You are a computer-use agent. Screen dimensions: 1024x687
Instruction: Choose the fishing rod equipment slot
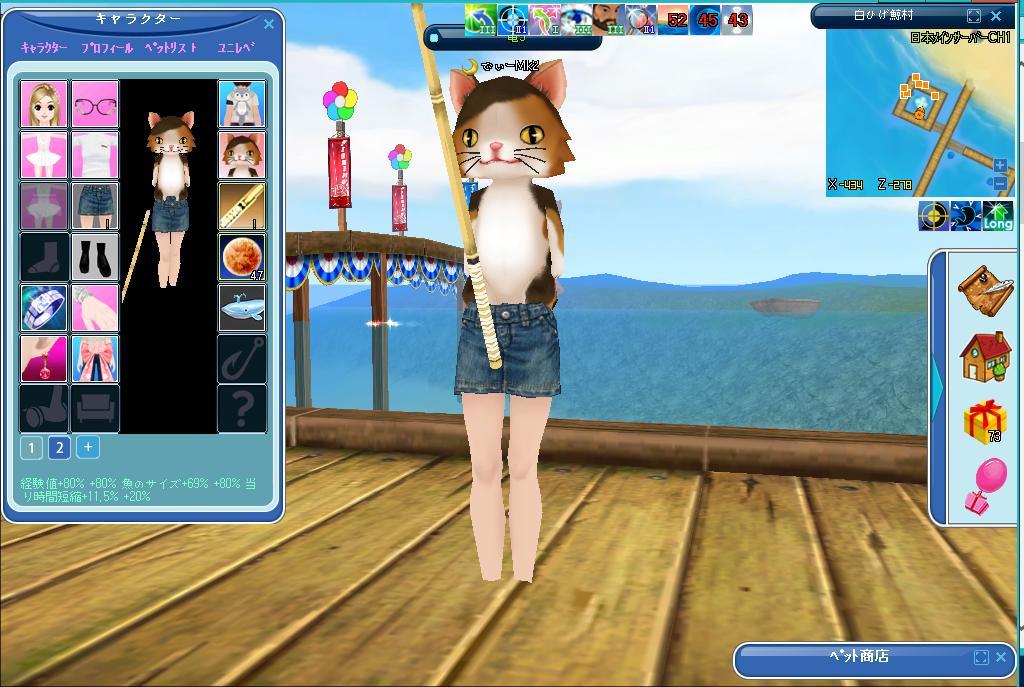coord(242,206)
